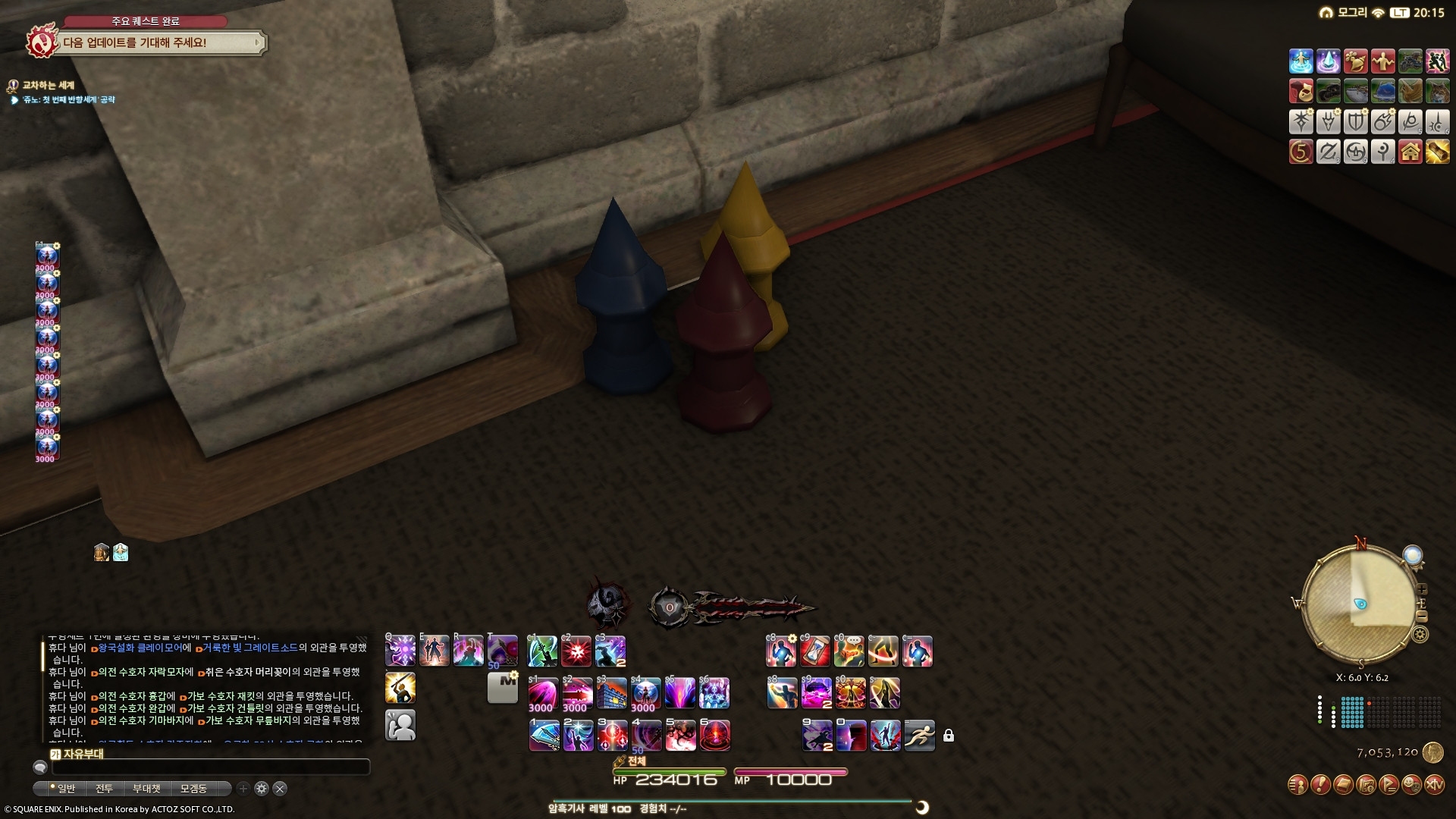This screenshot has width=1456, height=819.
Task: Open the 부대챗 chat tab
Action: tap(146, 789)
